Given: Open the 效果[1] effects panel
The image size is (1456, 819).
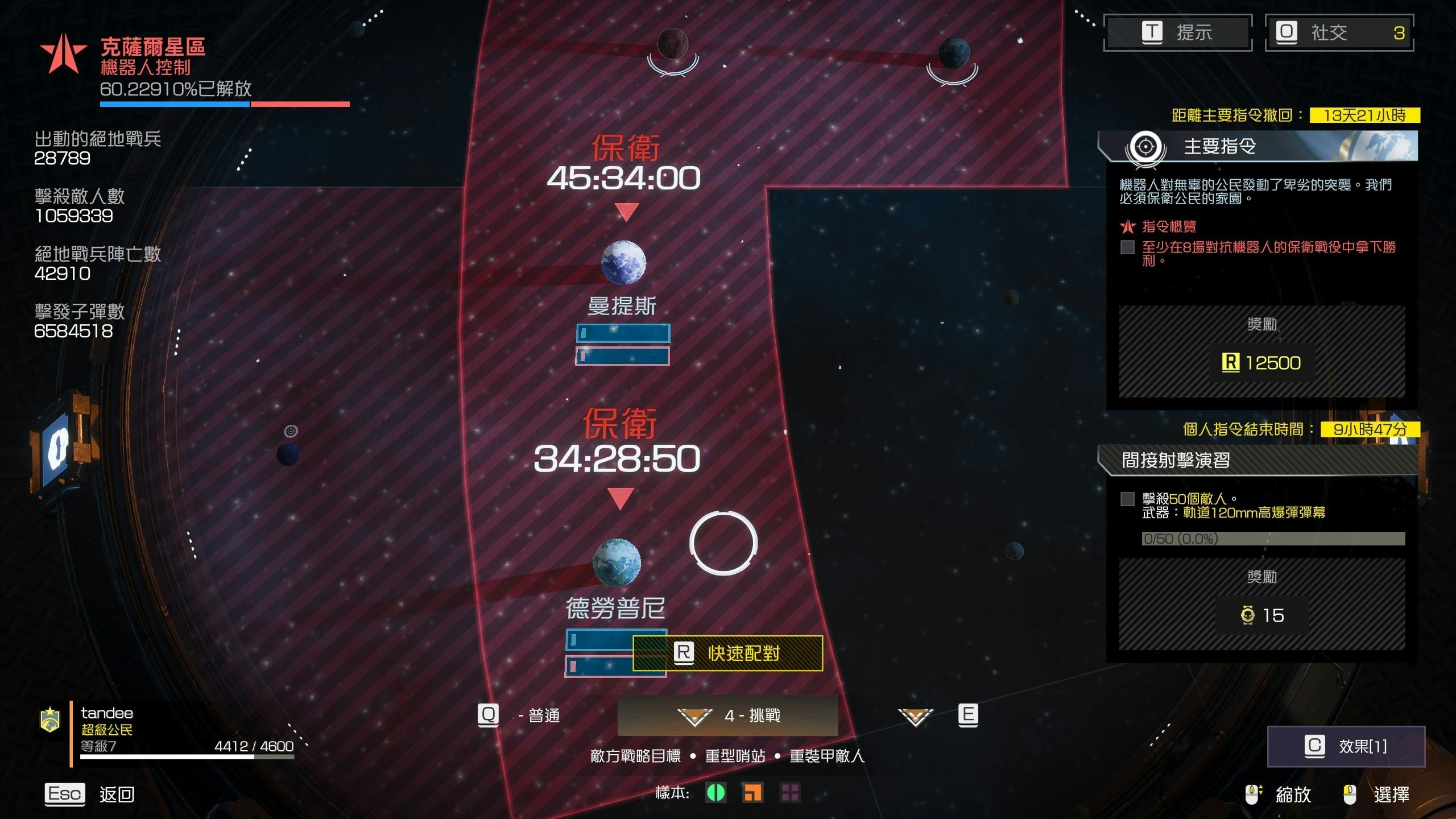Looking at the screenshot, I should (x=1346, y=746).
